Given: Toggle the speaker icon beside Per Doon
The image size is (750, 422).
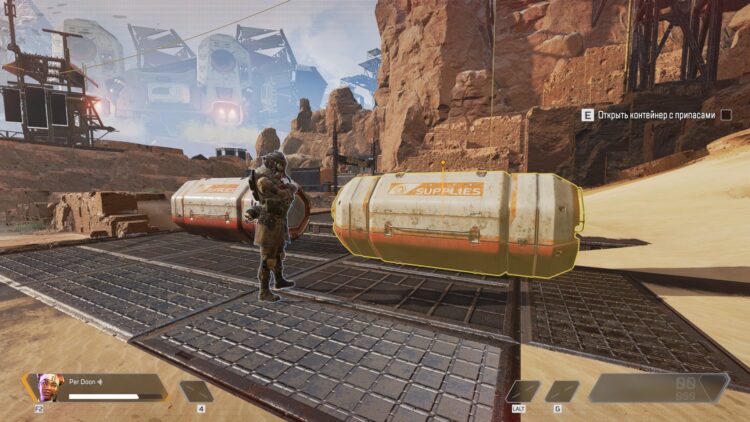Looking at the screenshot, I should point(101,382).
